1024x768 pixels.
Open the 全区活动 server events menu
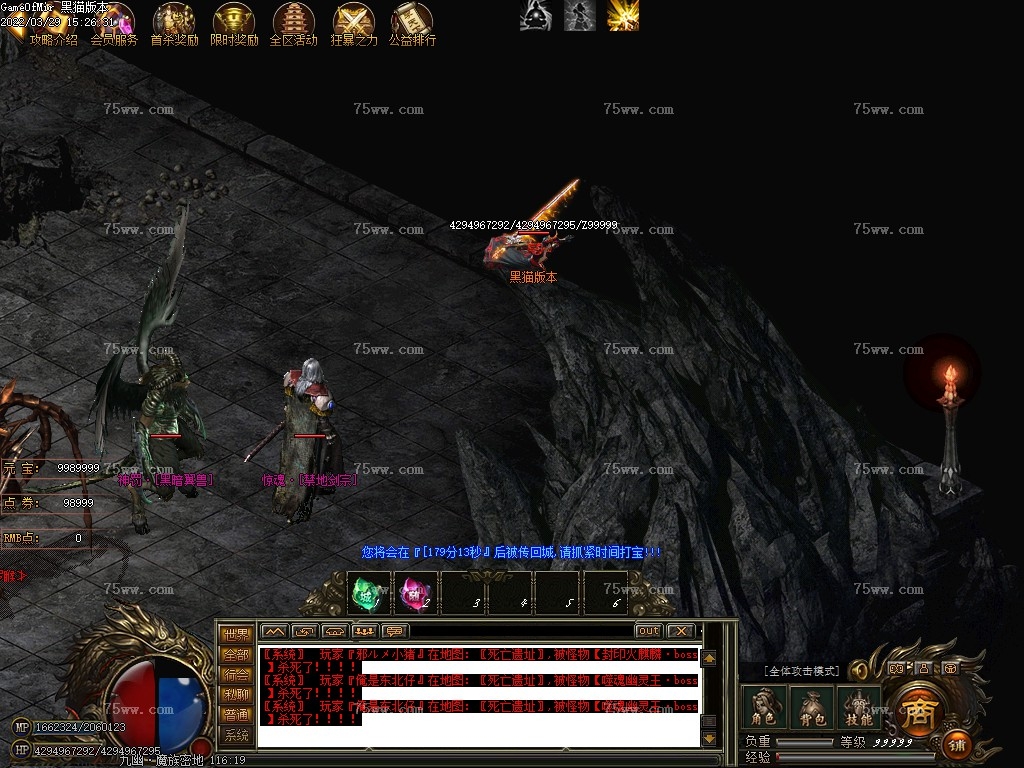[293, 22]
